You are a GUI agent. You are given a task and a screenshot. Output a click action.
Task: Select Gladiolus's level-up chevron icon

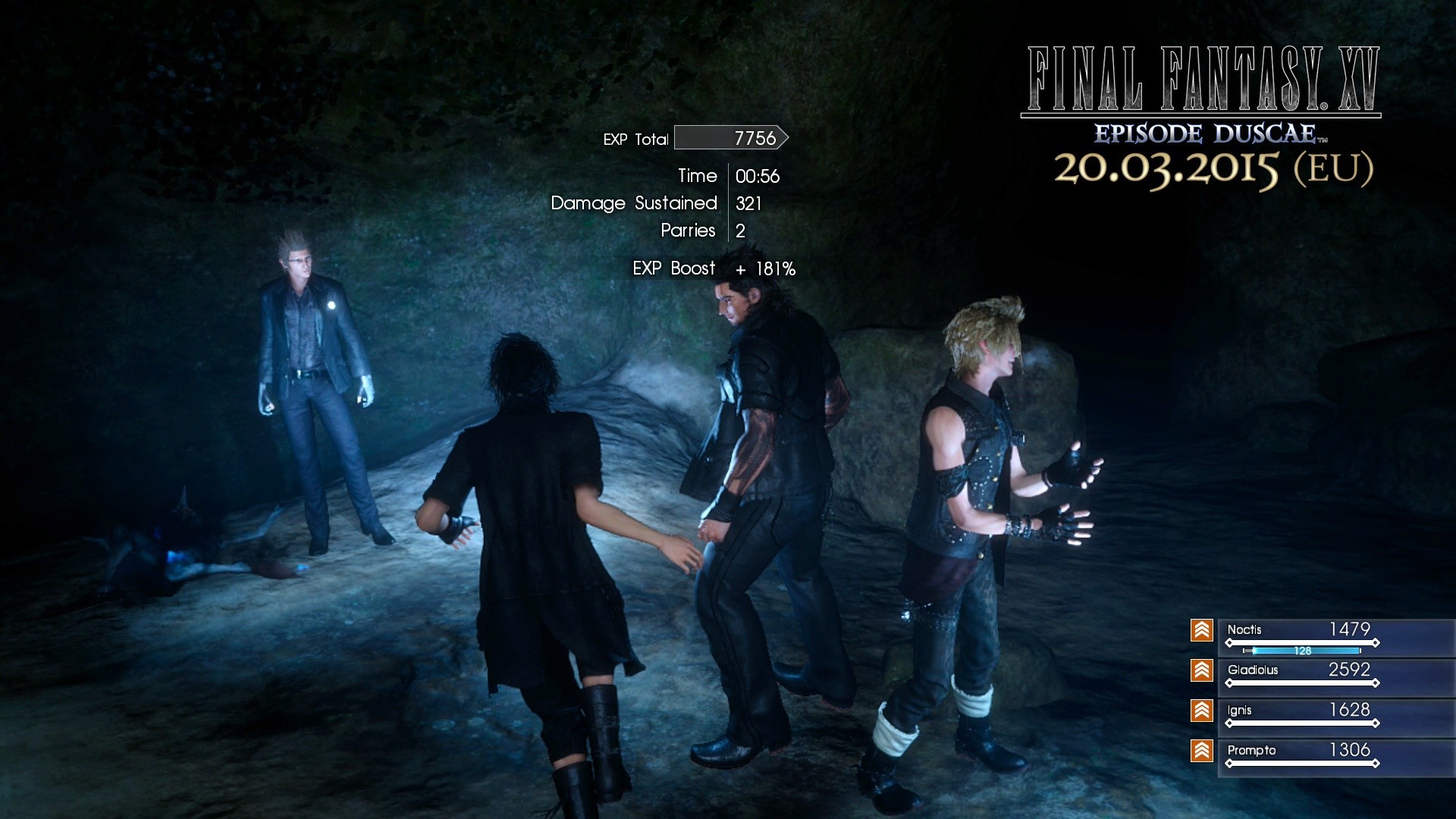[1202, 670]
